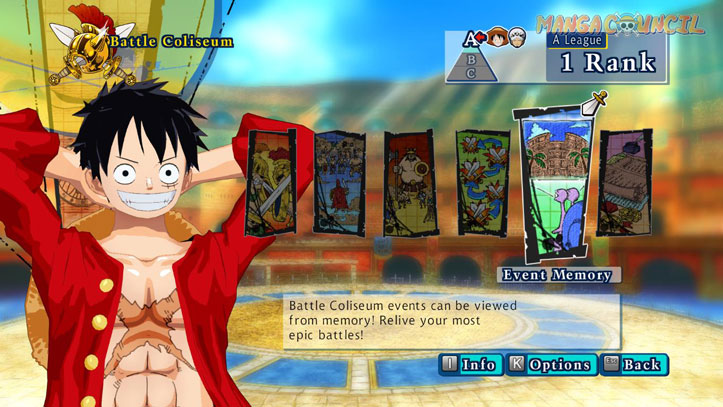The height and width of the screenshot is (407, 723).
Task: Pick the banner with cycling arrows
Action: (x=481, y=182)
